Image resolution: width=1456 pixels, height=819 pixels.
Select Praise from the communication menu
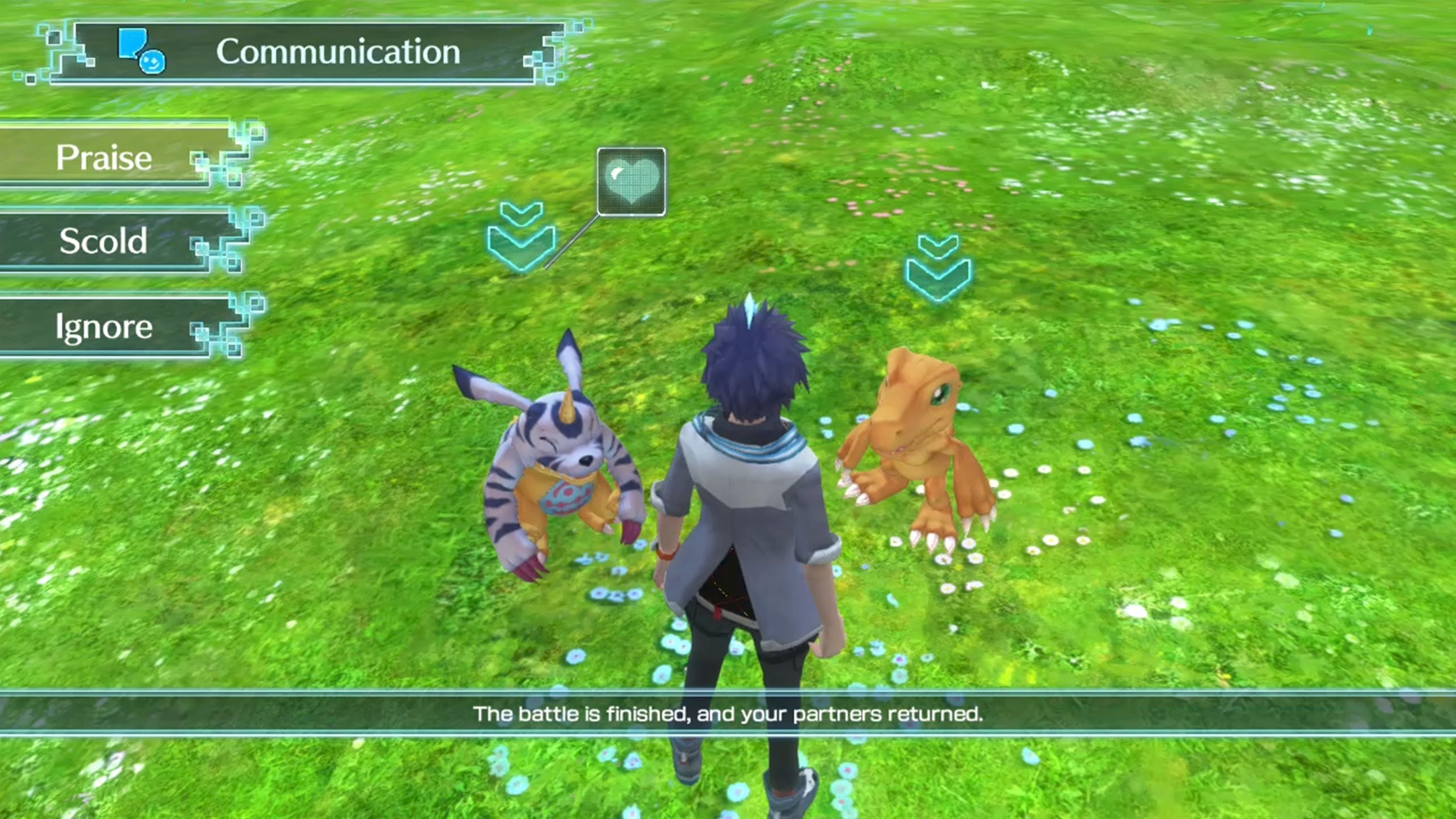[x=105, y=159]
